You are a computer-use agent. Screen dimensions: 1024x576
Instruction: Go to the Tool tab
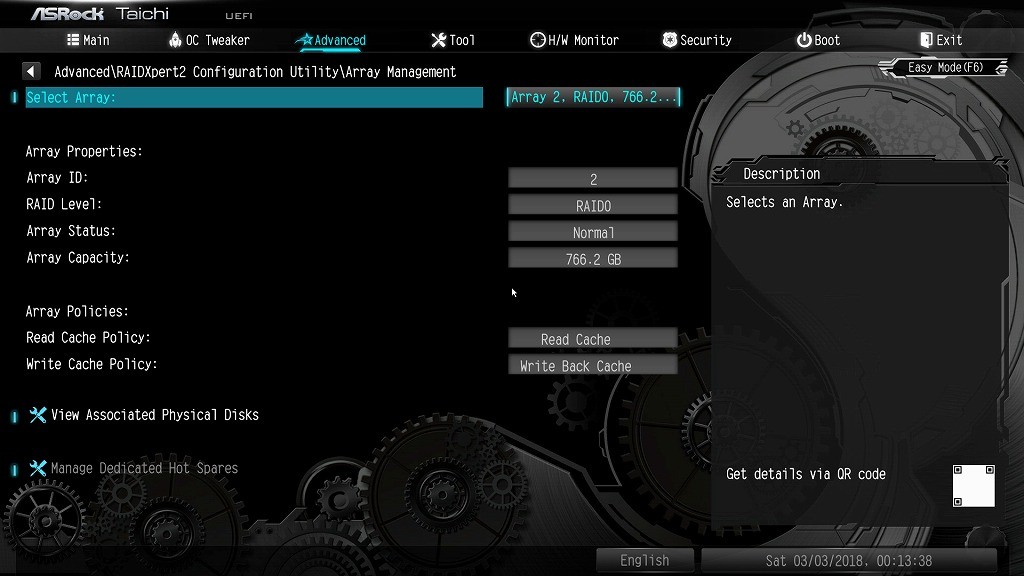tap(453, 40)
